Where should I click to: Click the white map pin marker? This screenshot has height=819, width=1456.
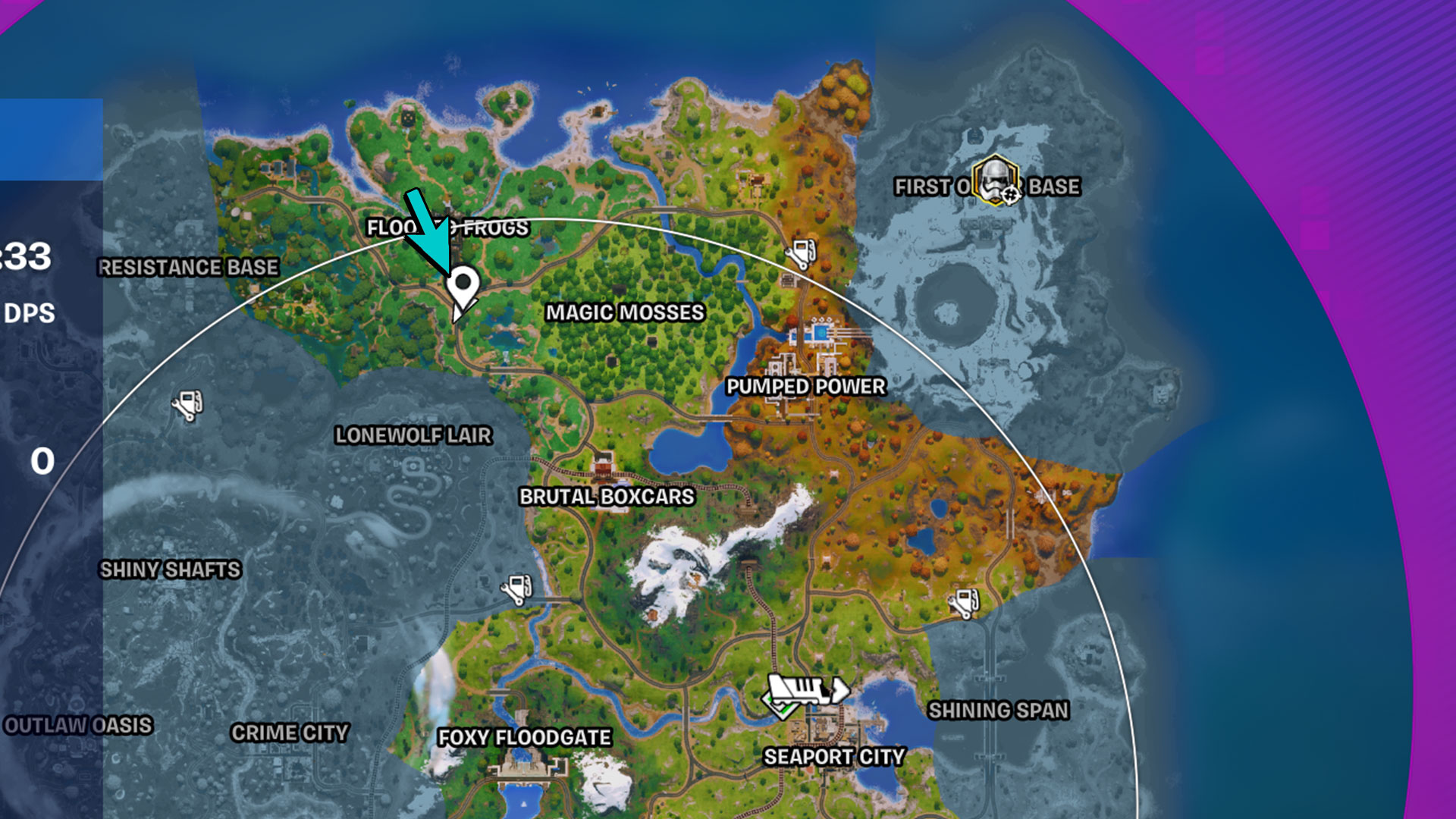(x=462, y=287)
